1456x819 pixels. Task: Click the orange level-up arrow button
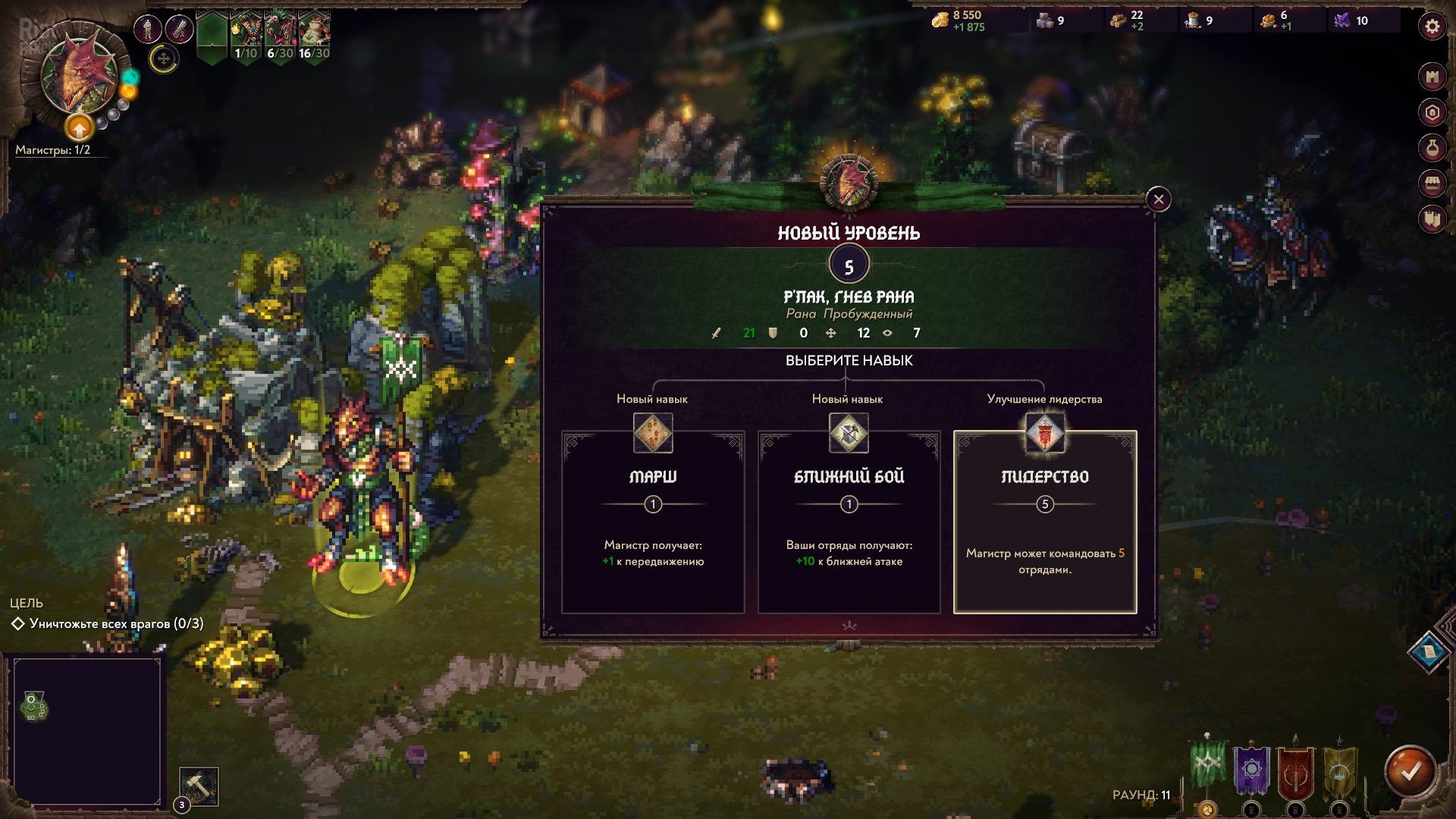click(79, 128)
